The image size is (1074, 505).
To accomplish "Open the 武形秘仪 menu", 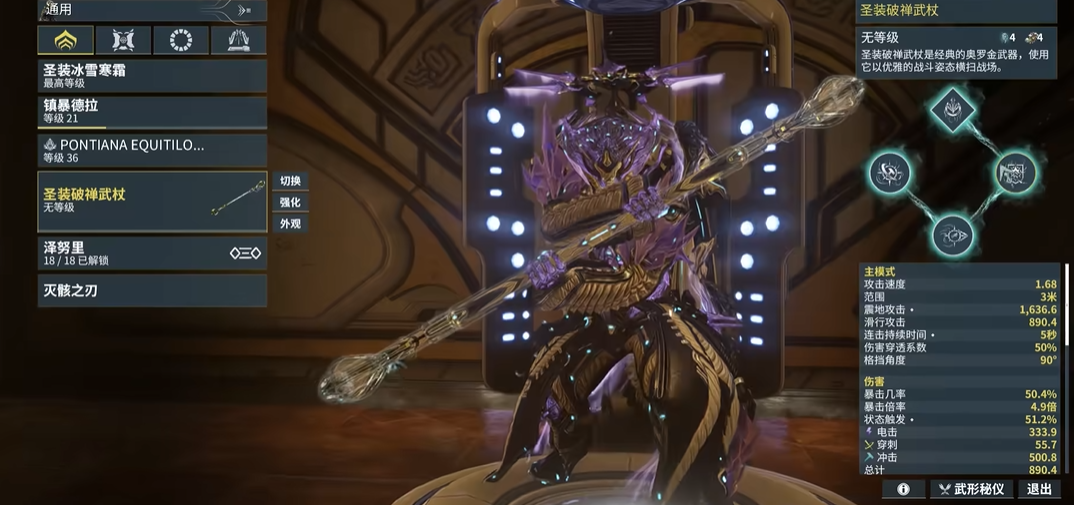I will (x=972, y=489).
